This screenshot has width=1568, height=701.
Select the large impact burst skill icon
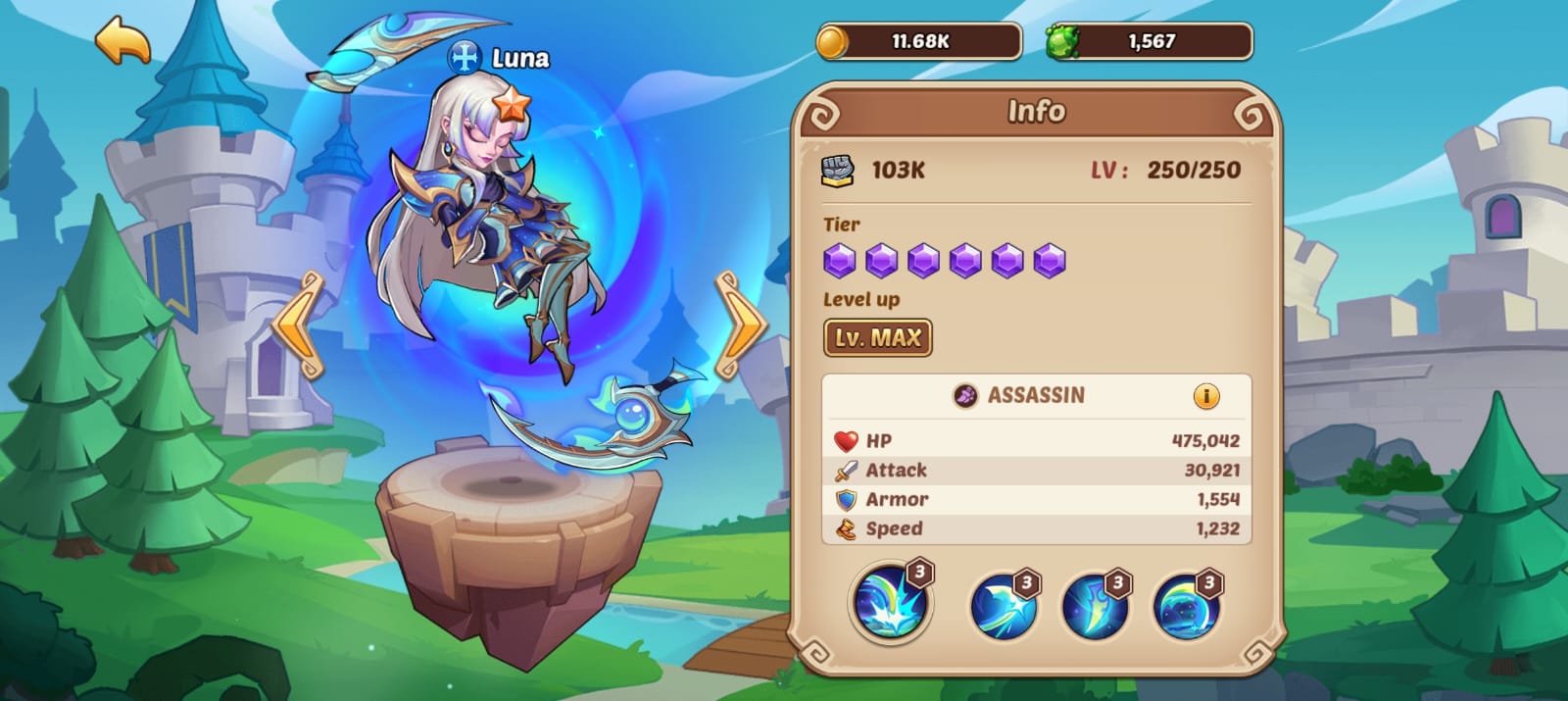click(890, 602)
